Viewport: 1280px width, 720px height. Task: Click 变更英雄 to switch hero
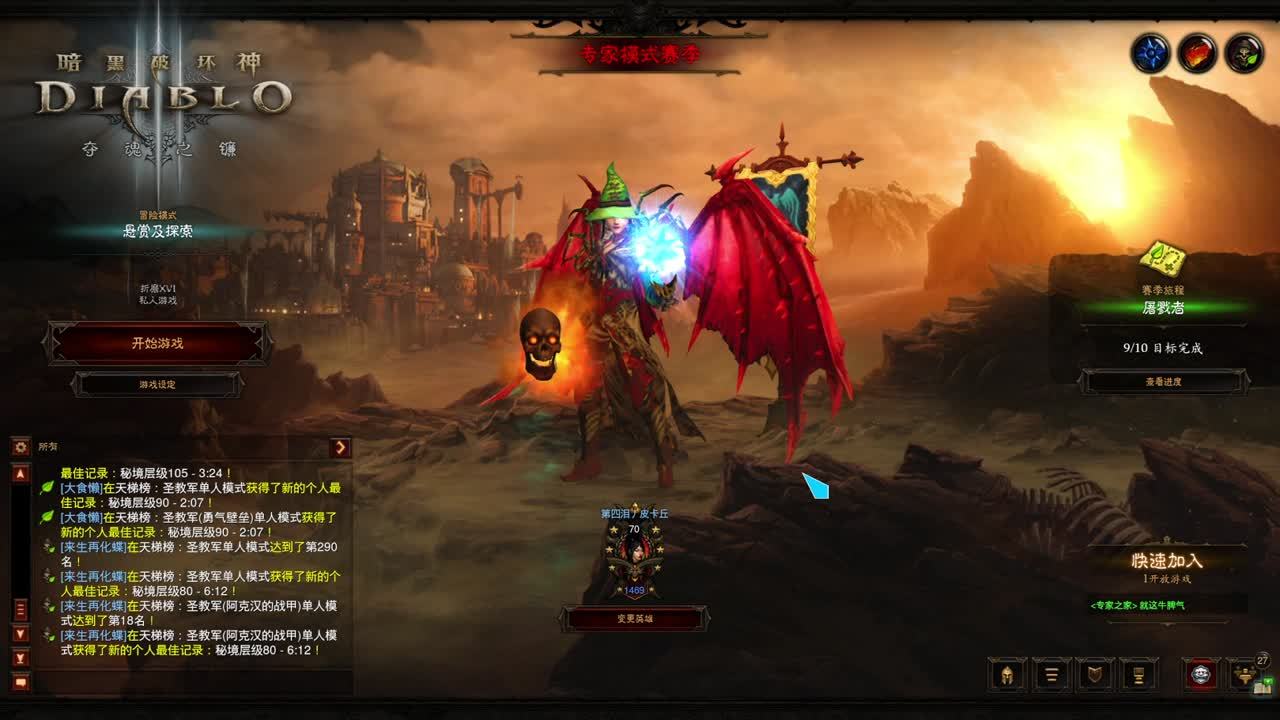[634, 619]
